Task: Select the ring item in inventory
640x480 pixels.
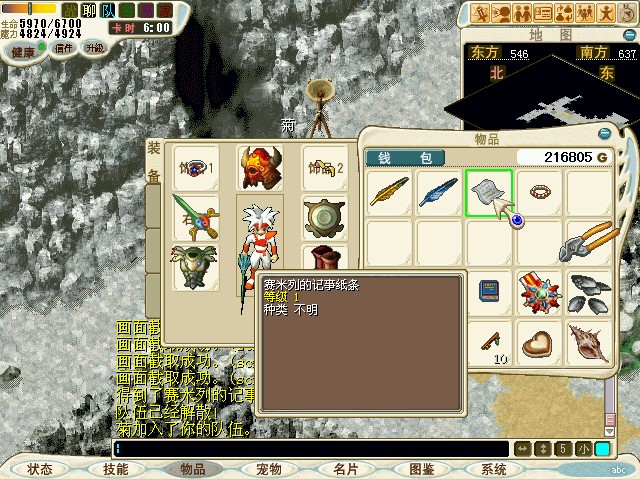Action: 540,191
